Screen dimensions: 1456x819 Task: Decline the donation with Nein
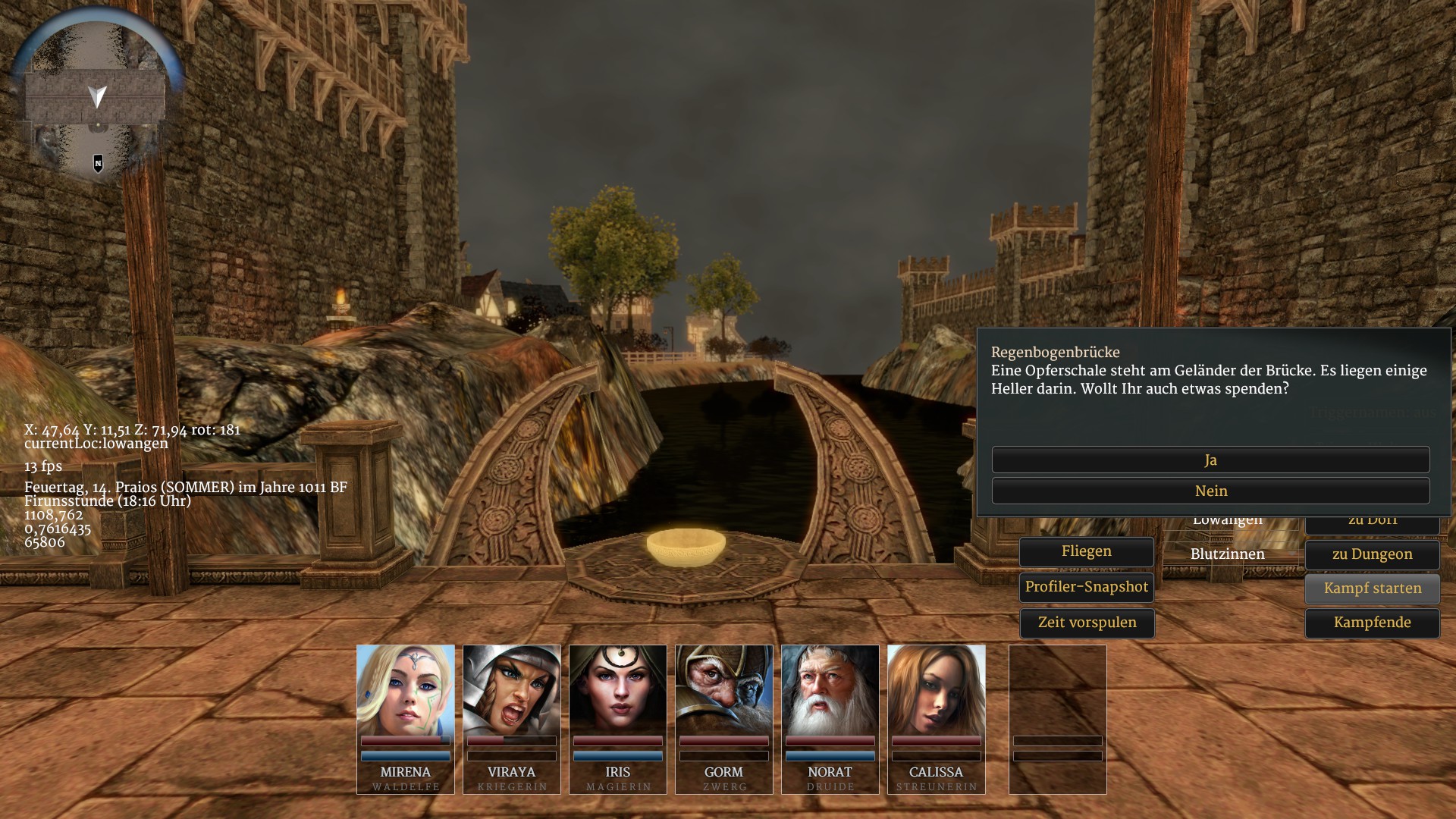point(1210,491)
